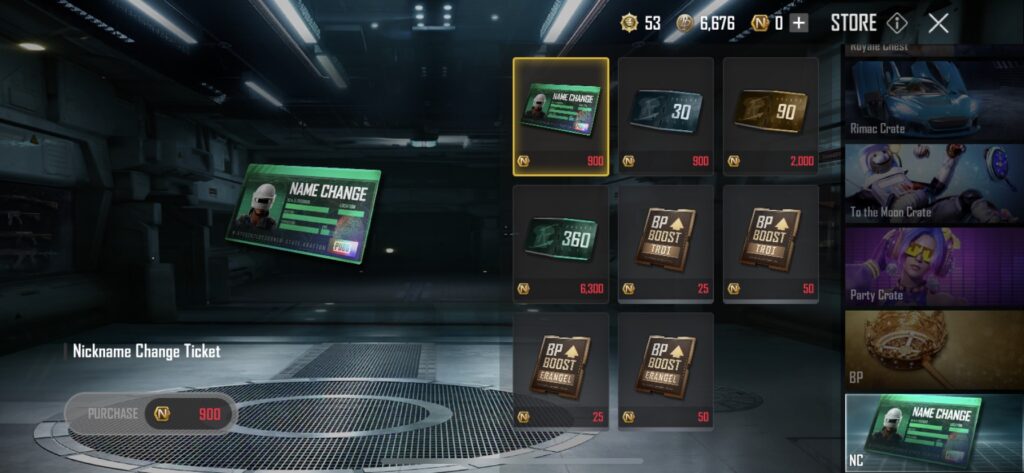Screen dimensions: 1024x473
Task: Select the Name Change card item
Action: pyautogui.click(x=560, y=116)
